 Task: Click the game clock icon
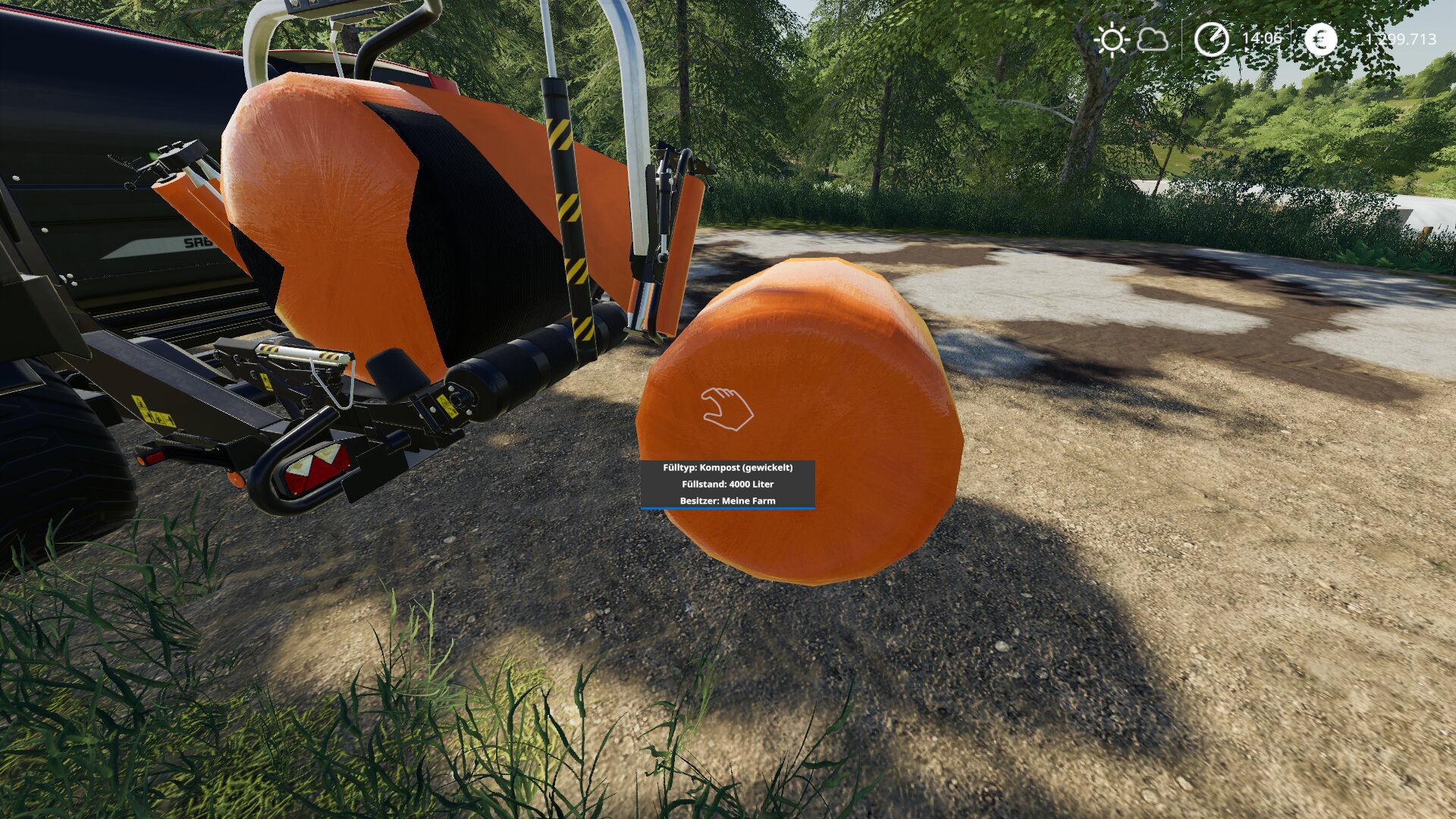pos(1211,39)
